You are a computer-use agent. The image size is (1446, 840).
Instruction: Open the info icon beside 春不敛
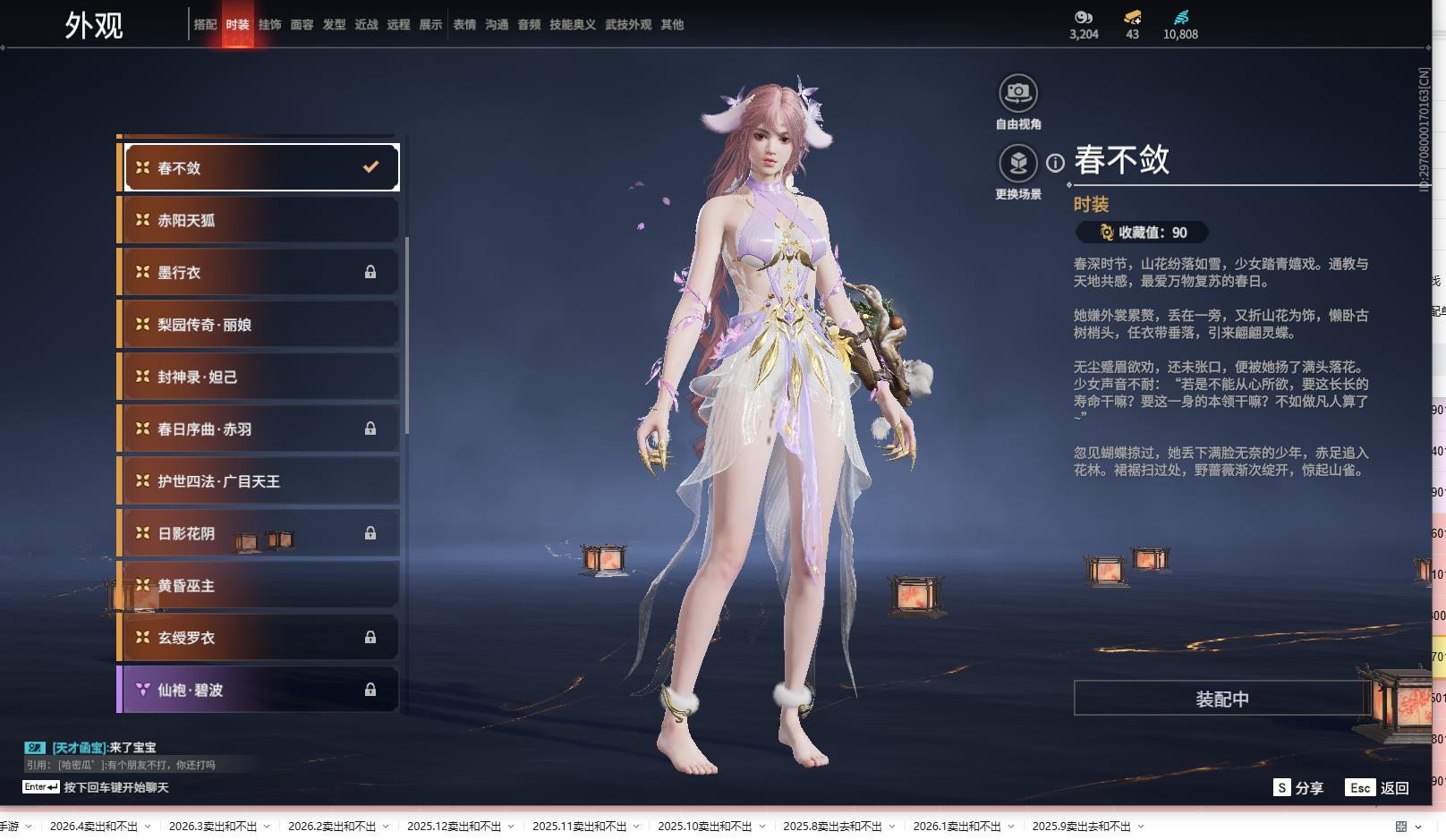point(1056,163)
